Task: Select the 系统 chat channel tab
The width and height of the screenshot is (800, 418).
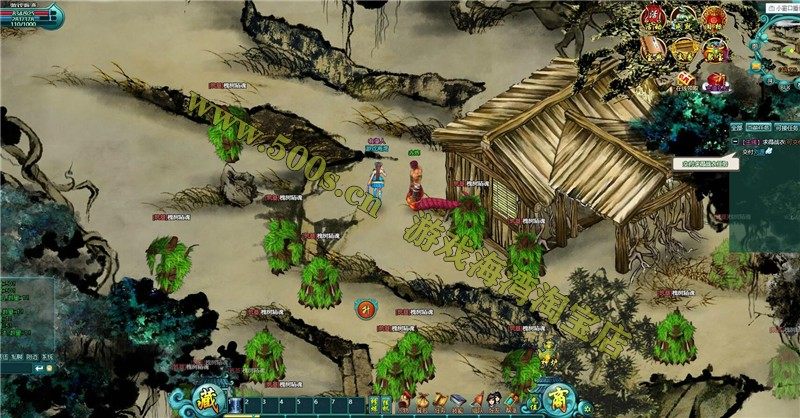Action: pos(47,357)
